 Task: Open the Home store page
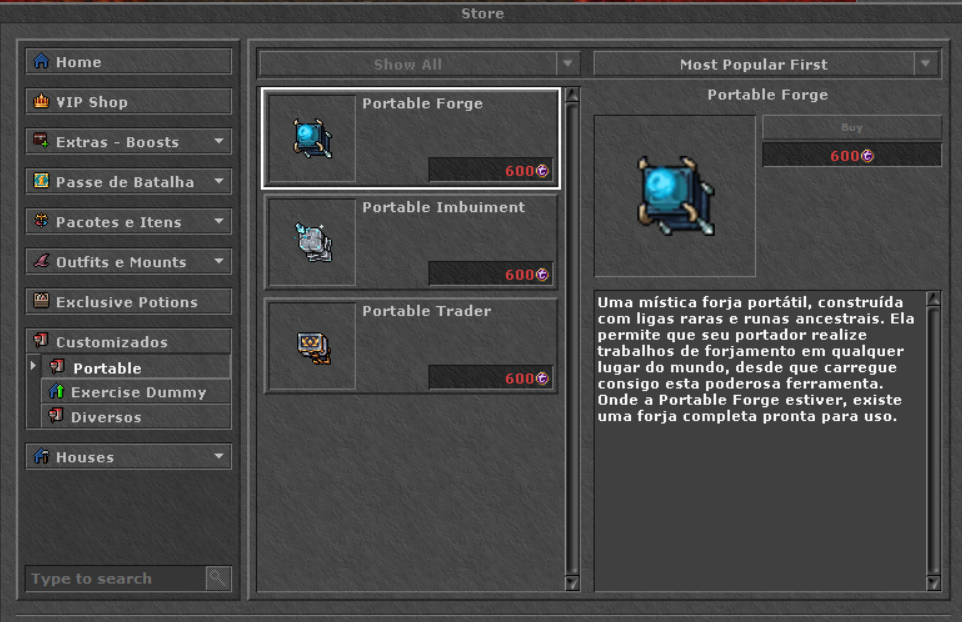coord(128,62)
